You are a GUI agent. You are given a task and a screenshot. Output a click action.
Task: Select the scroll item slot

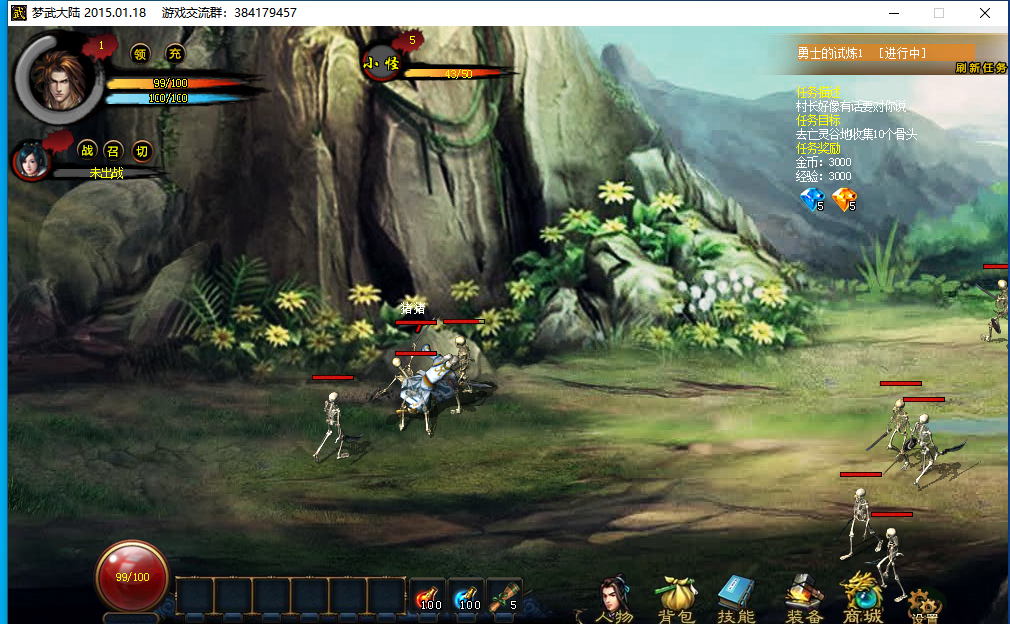[x=504, y=597]
